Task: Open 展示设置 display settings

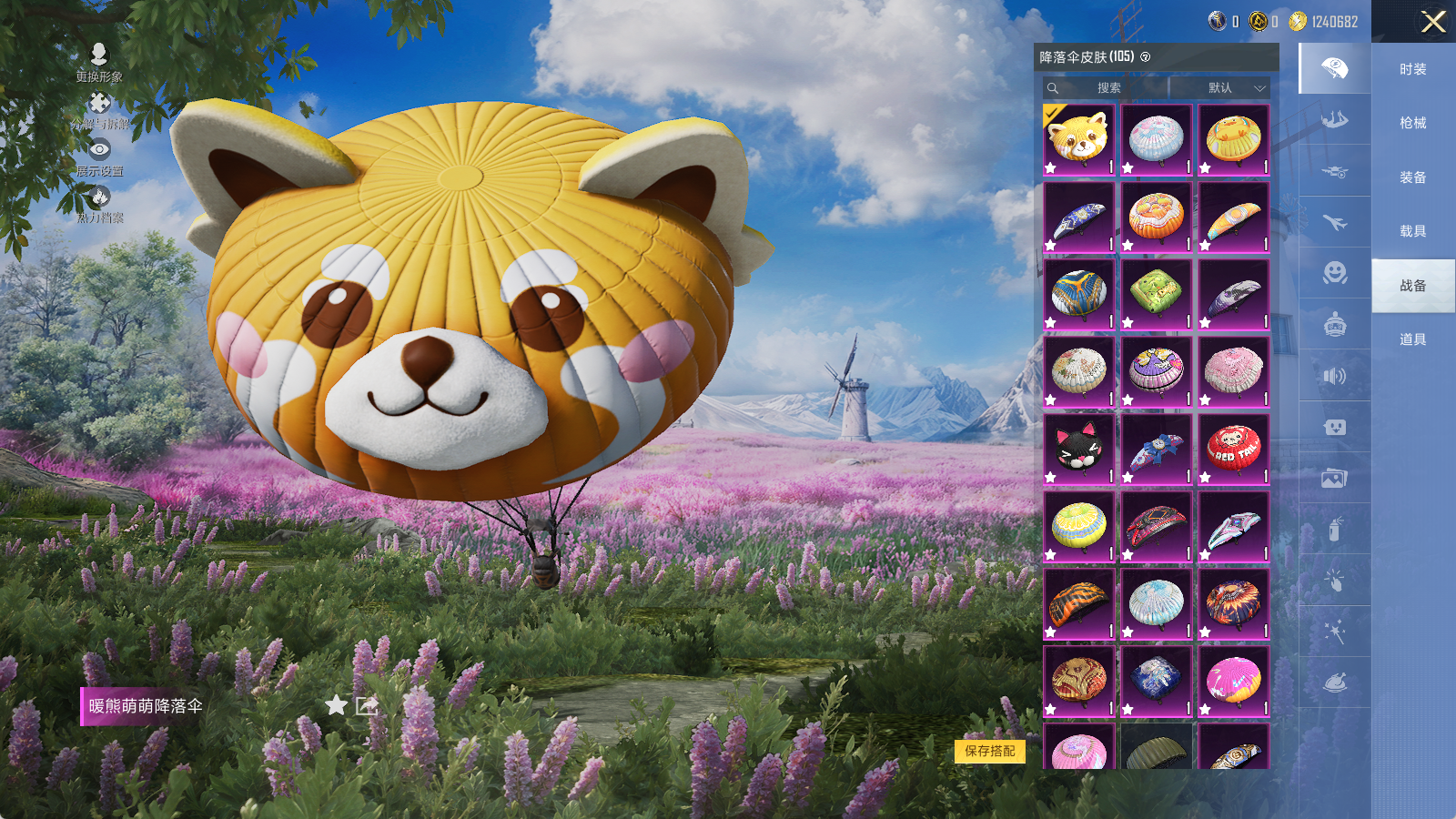Action: pos(99,157)
